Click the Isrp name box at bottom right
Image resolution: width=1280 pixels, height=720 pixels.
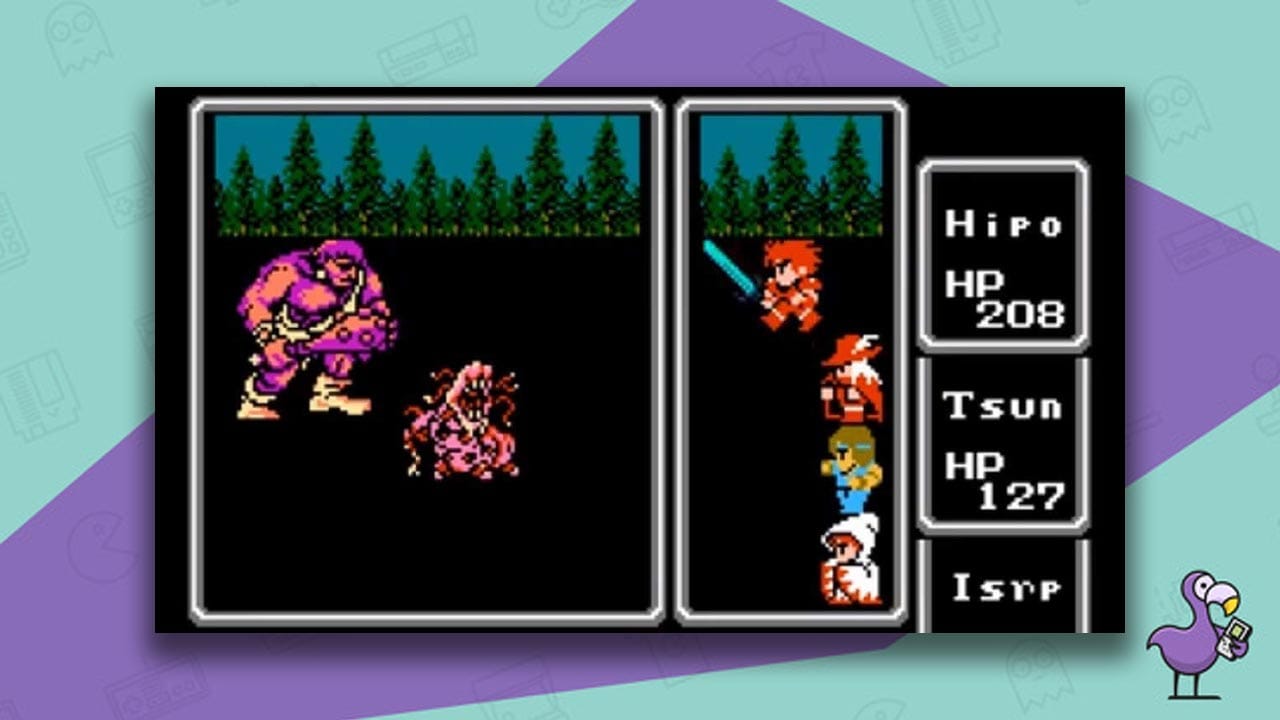pyautogui.click(x=1005, y=590)
